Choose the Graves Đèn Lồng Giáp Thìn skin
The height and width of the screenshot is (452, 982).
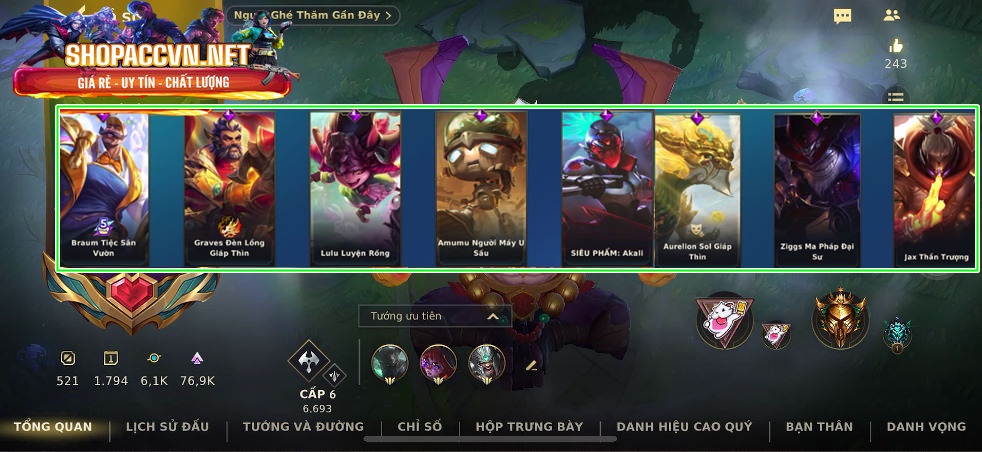(228, 188)
